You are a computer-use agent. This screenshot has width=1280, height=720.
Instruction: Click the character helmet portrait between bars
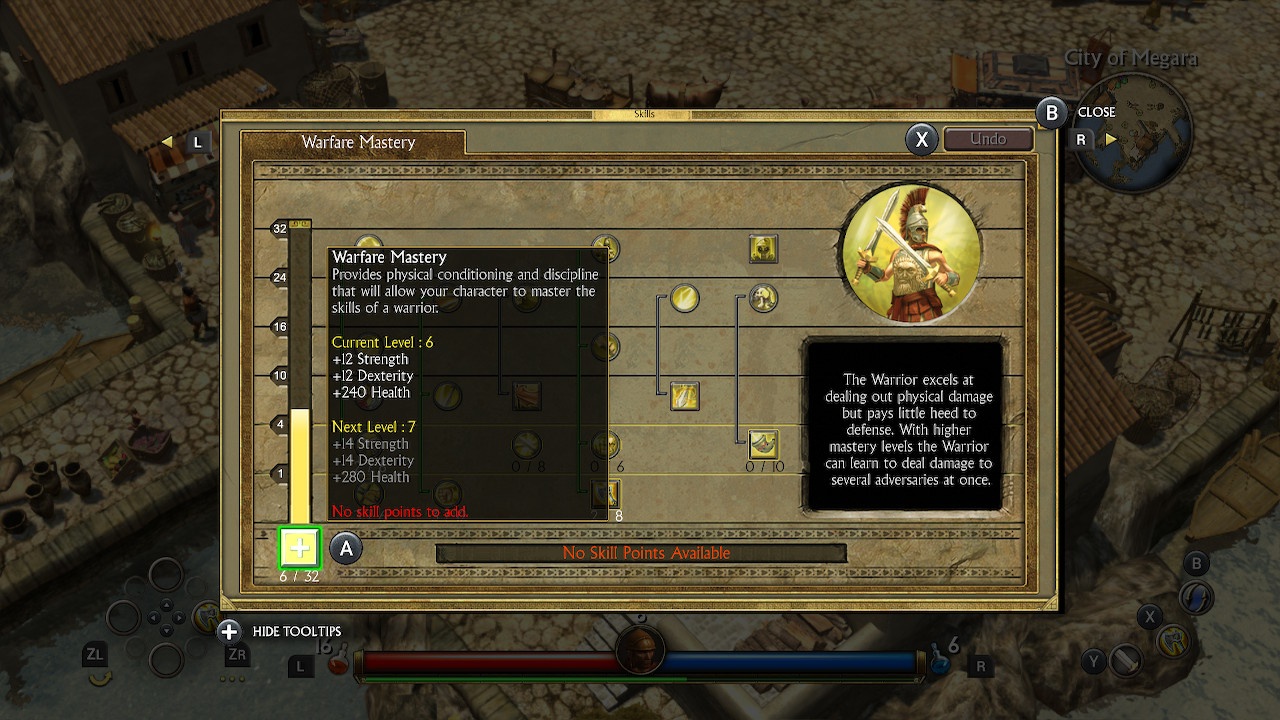640,650
